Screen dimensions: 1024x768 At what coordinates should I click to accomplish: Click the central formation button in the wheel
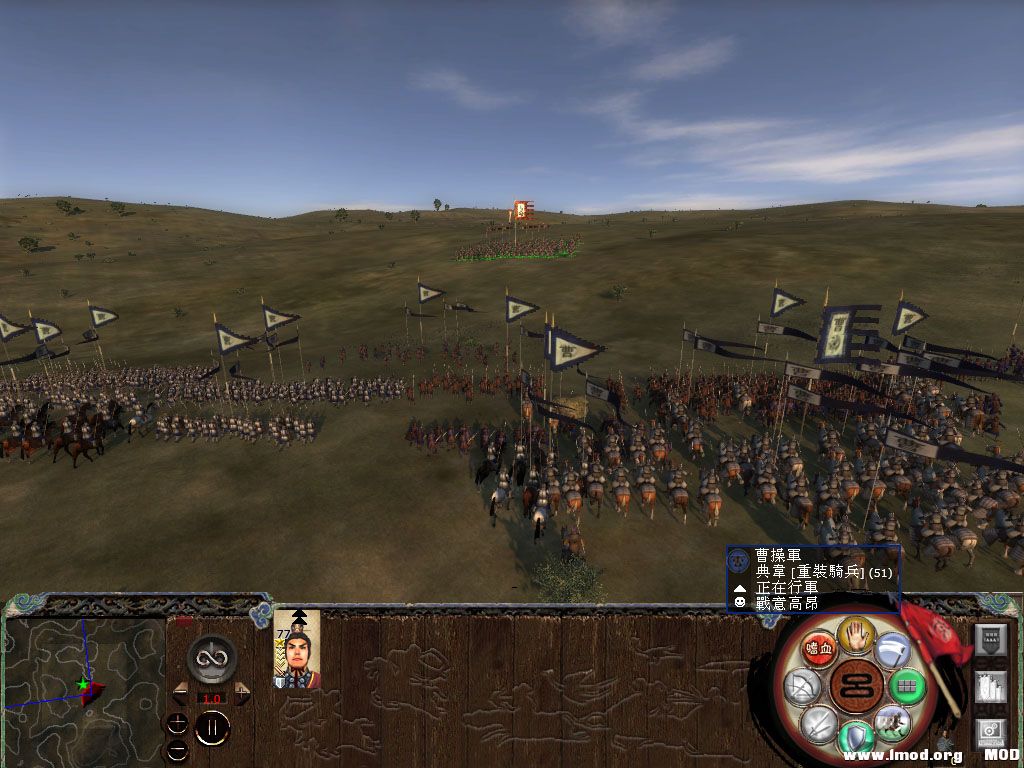point(855,686)
